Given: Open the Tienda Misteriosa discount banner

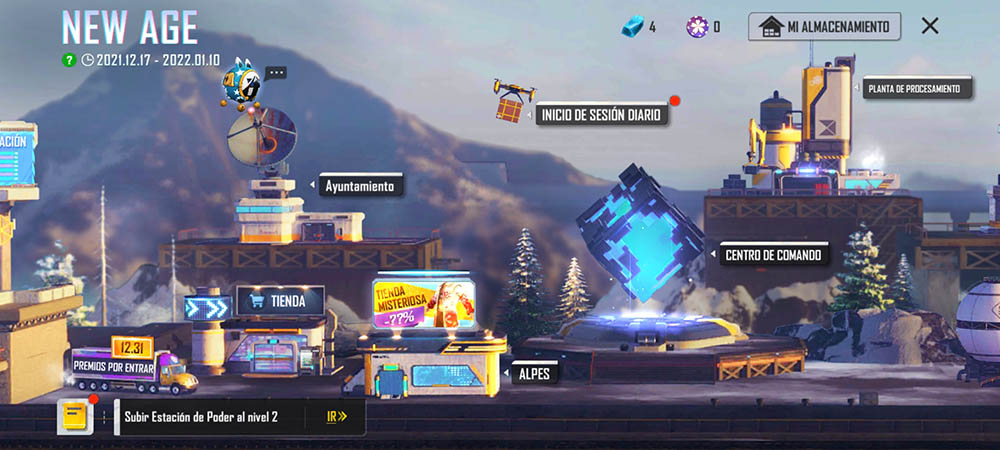Looking at the screenshot, I should (424, 303).
